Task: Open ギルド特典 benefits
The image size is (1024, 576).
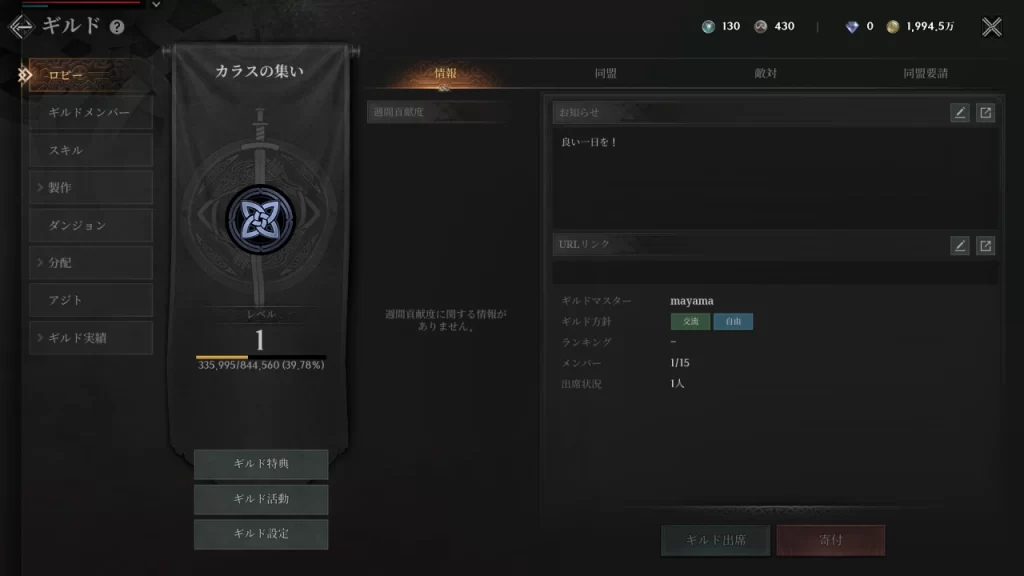Action: (261, 464)
